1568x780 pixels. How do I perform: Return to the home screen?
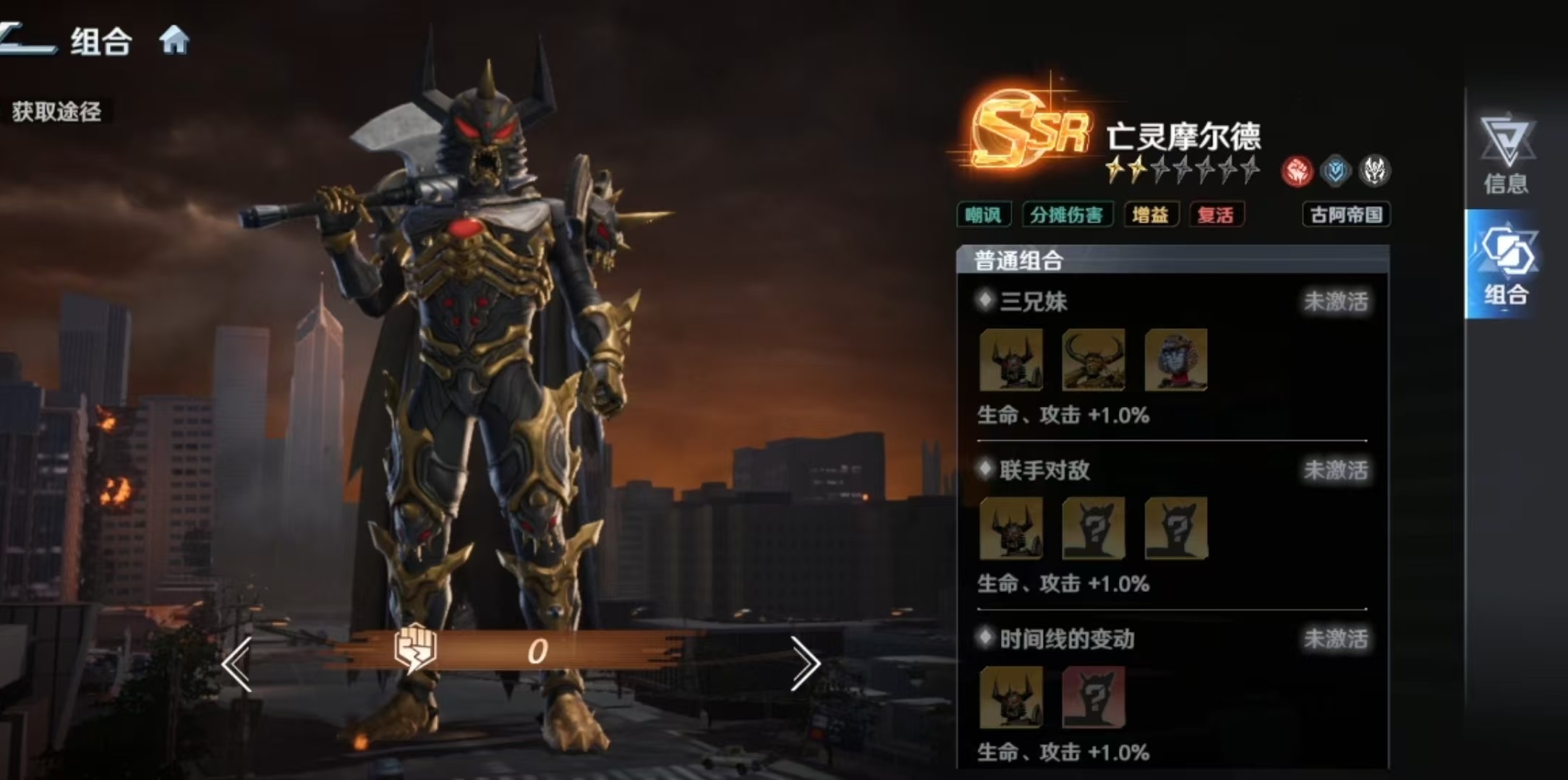(174, 40)
